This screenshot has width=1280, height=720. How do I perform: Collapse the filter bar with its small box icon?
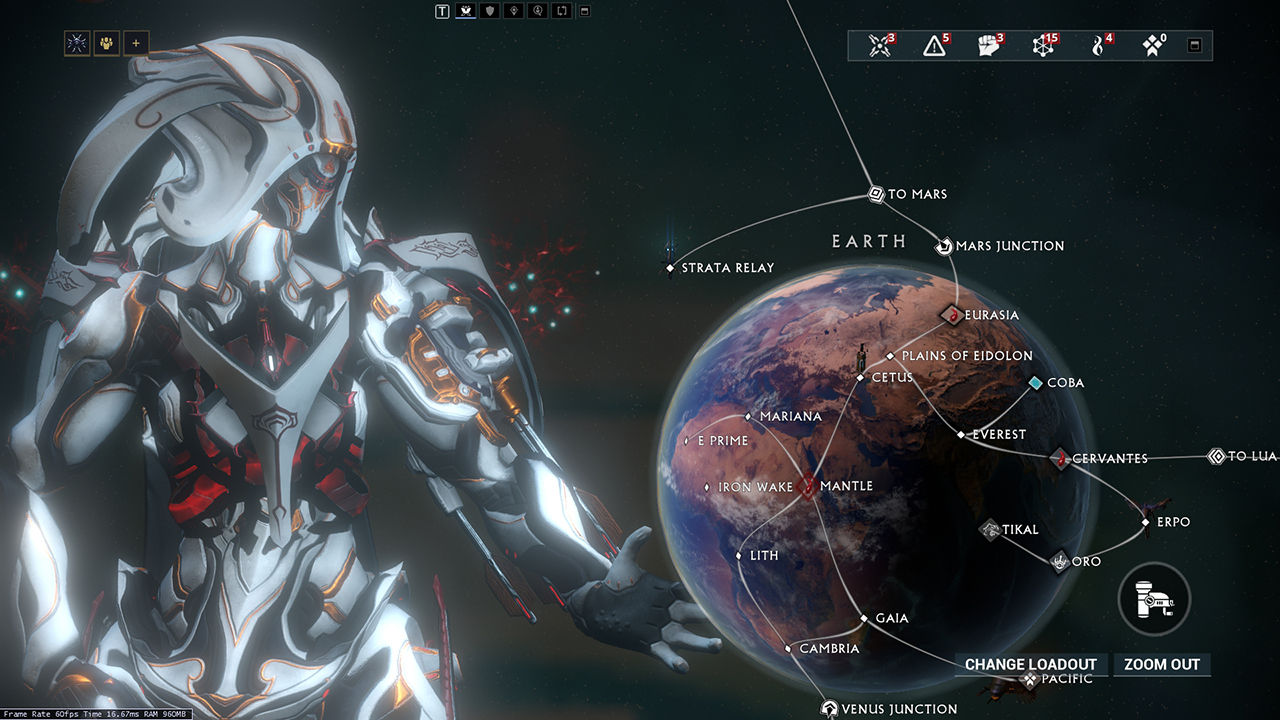[x=584, y=11]
